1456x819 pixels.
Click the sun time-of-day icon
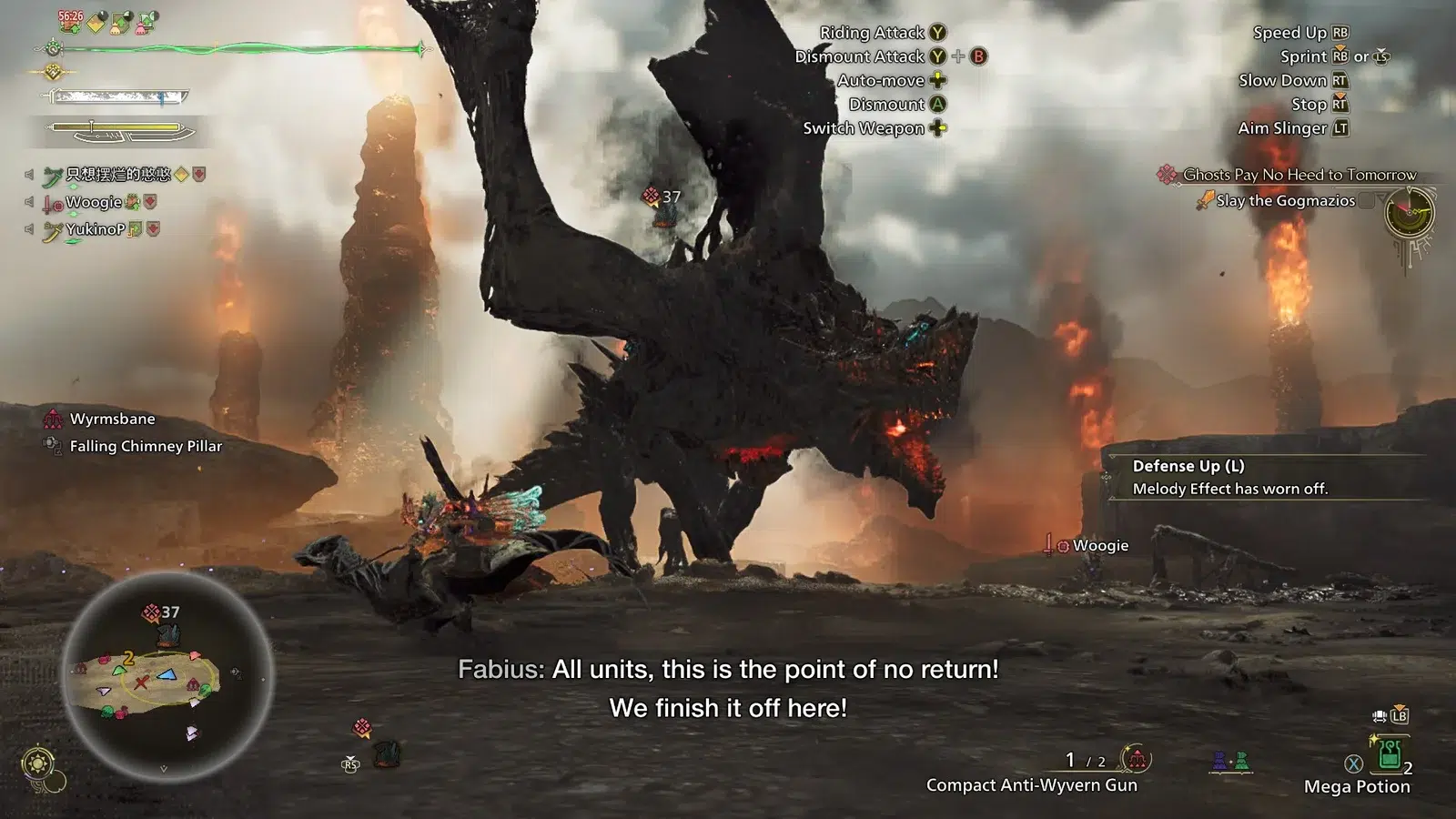click(x=38, y=763)
